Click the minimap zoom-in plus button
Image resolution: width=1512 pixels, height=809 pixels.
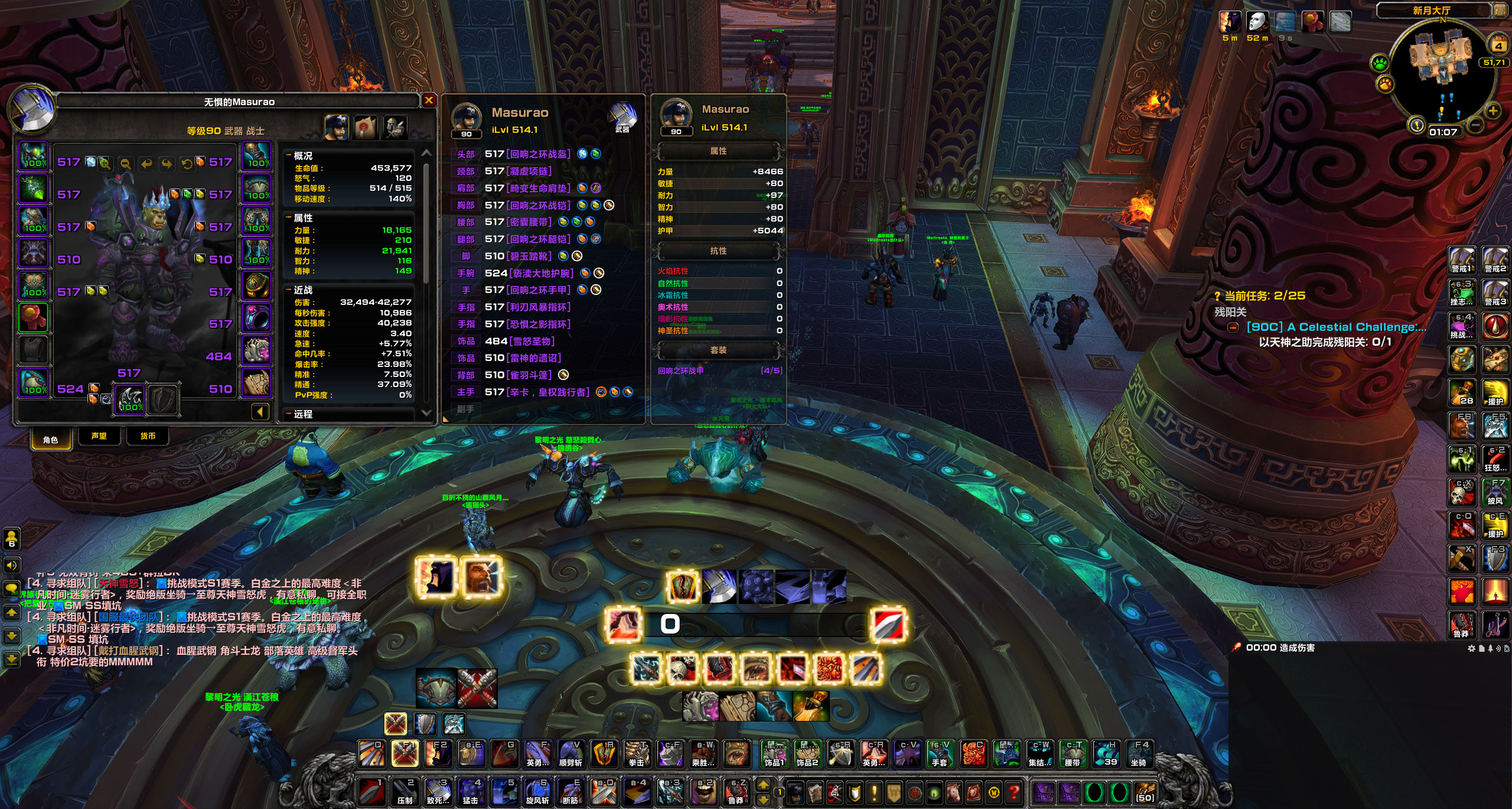(1493, 111)
